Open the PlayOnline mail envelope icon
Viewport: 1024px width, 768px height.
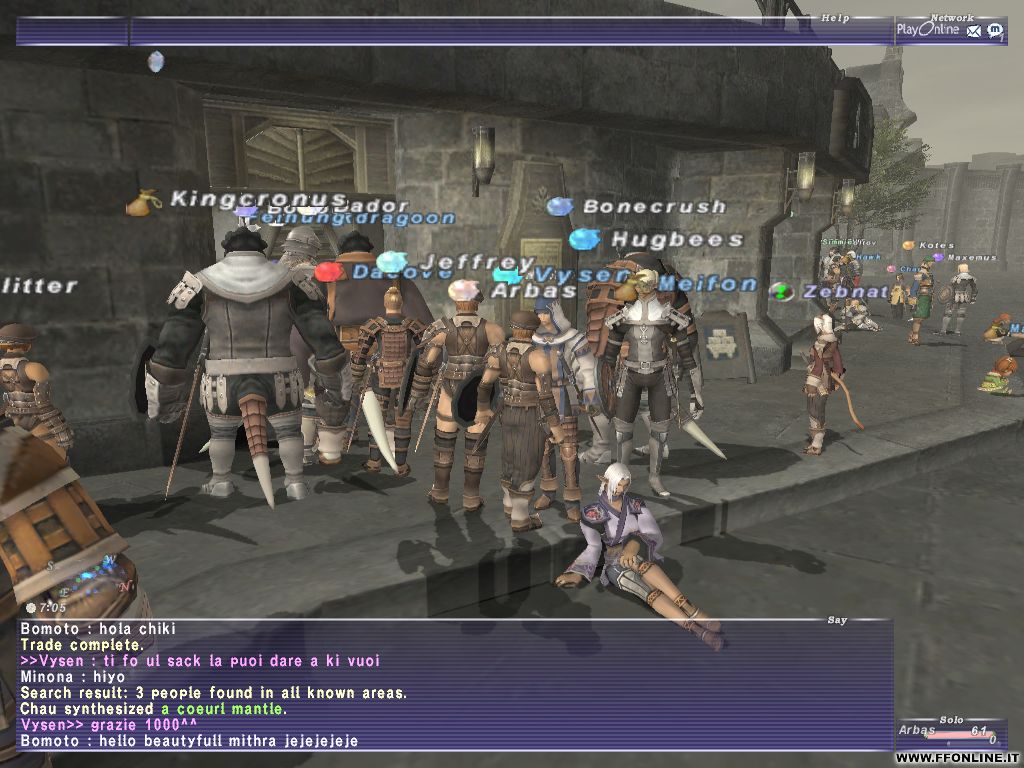[x=975, y=30]
